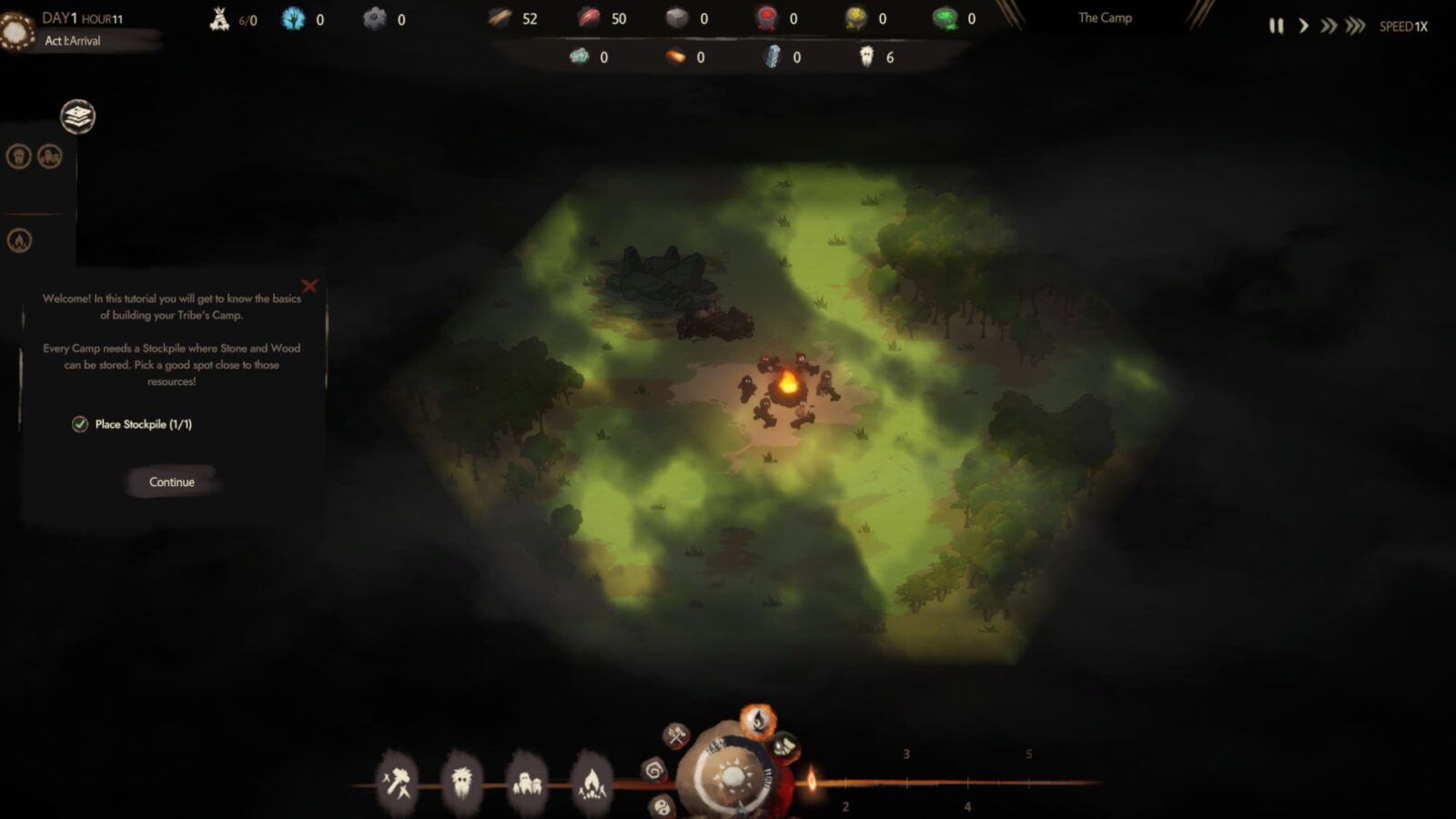The width and height of the screenshot is (1456, 819).
Task: Select the construction hammer tool
Action: [398, 781]
